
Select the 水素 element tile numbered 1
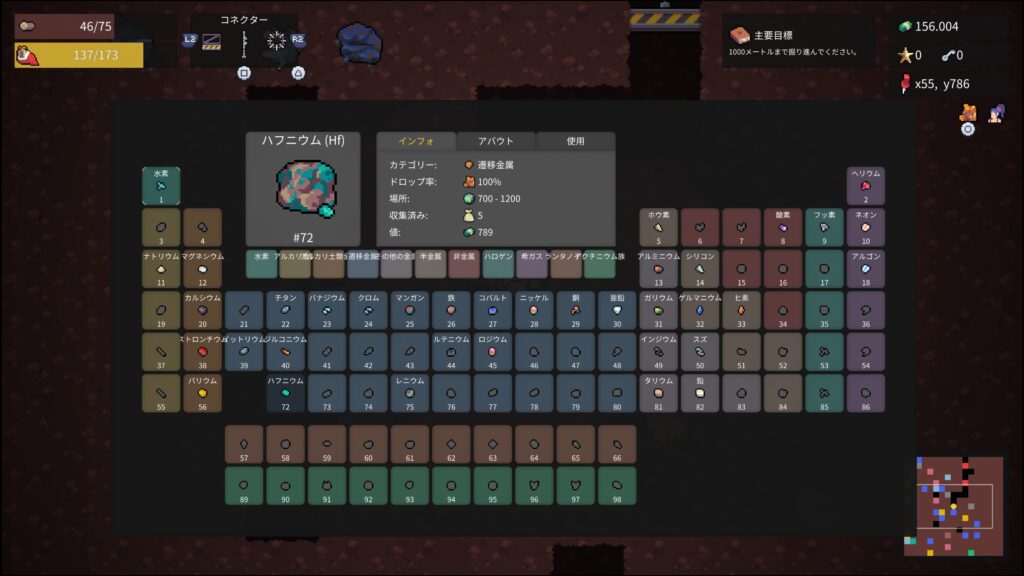point(161,186)
